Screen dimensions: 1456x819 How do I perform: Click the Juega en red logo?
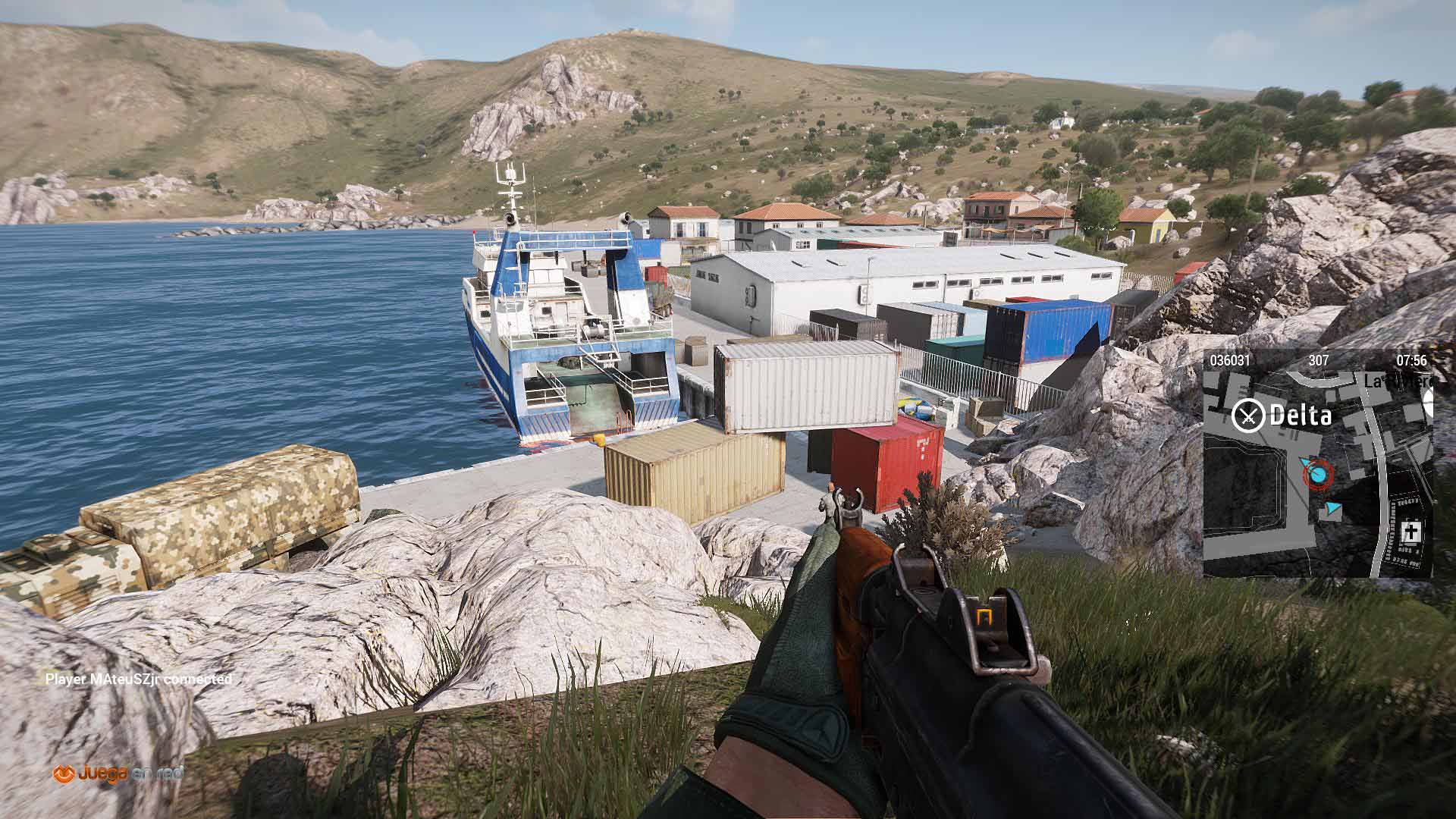[118, 773]
